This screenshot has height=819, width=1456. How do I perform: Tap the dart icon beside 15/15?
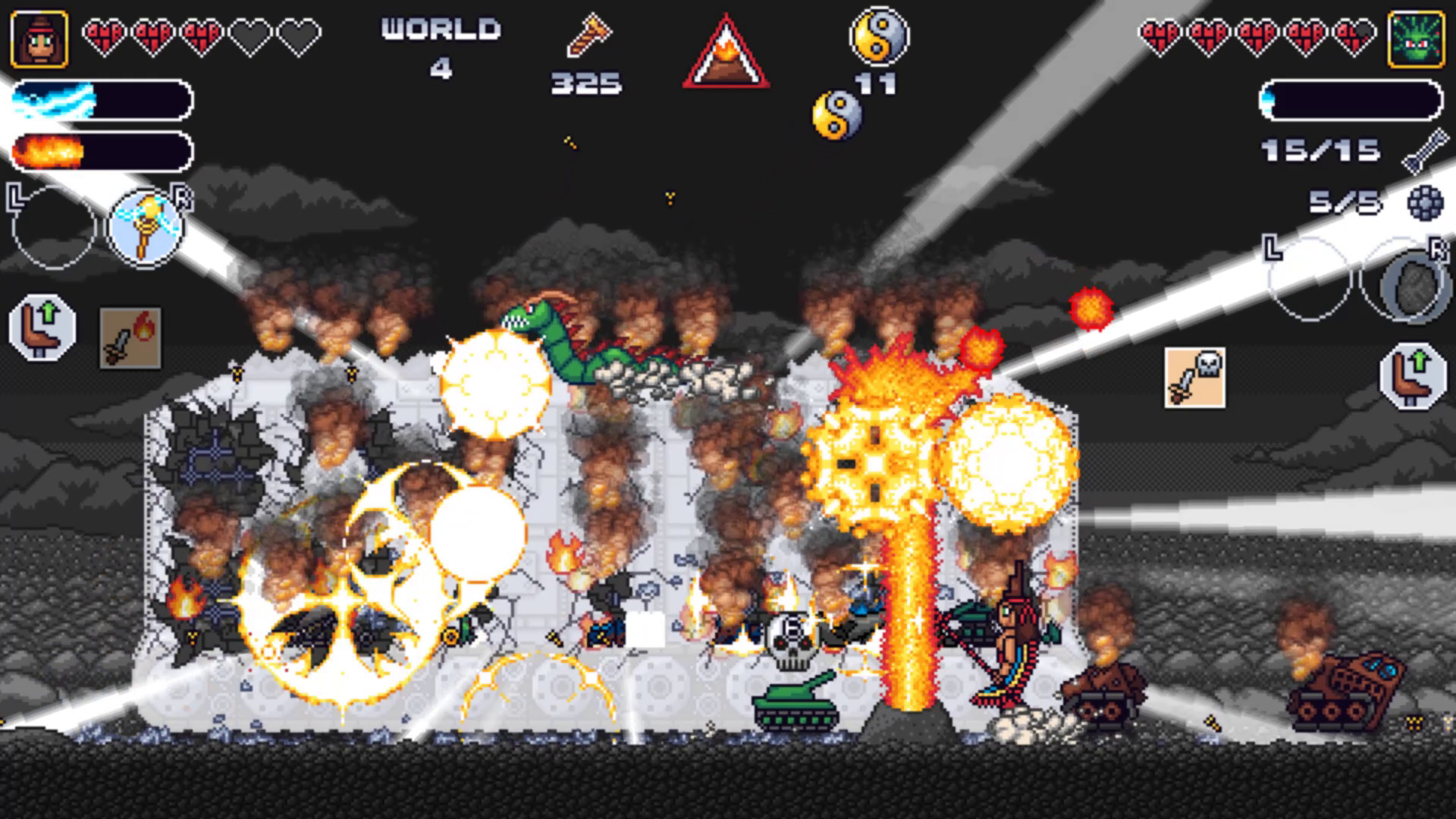pyautogui.click(x=1423, y=149)
